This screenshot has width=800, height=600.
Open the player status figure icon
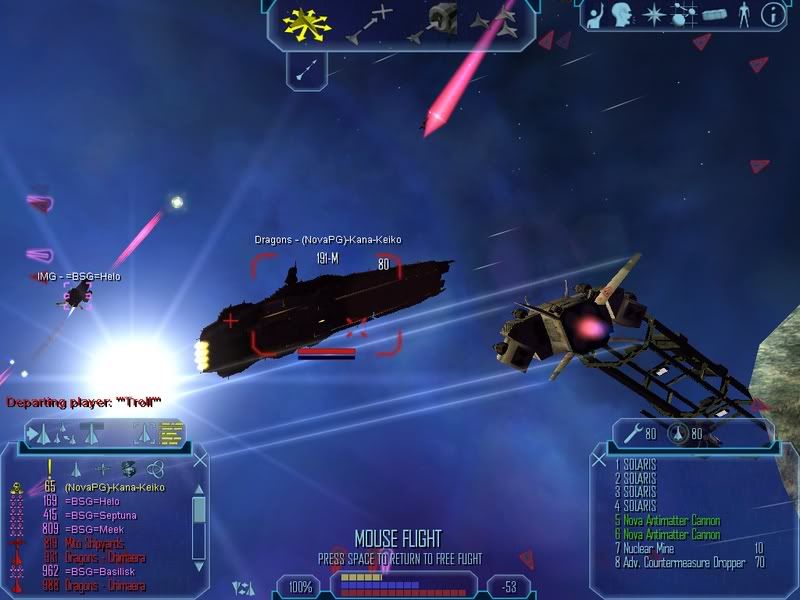742,15
